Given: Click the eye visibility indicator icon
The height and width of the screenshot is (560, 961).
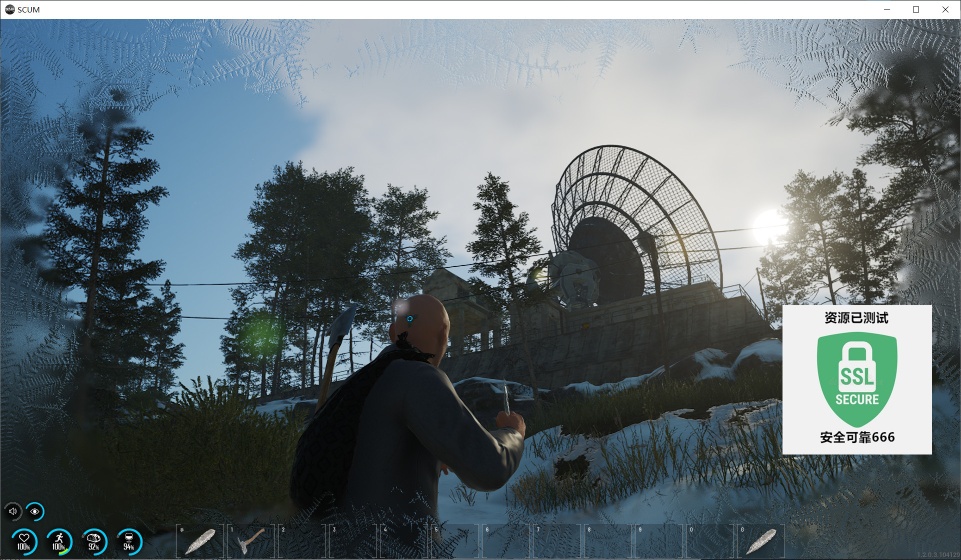Looking at the screenshot, I should point(35,511).
